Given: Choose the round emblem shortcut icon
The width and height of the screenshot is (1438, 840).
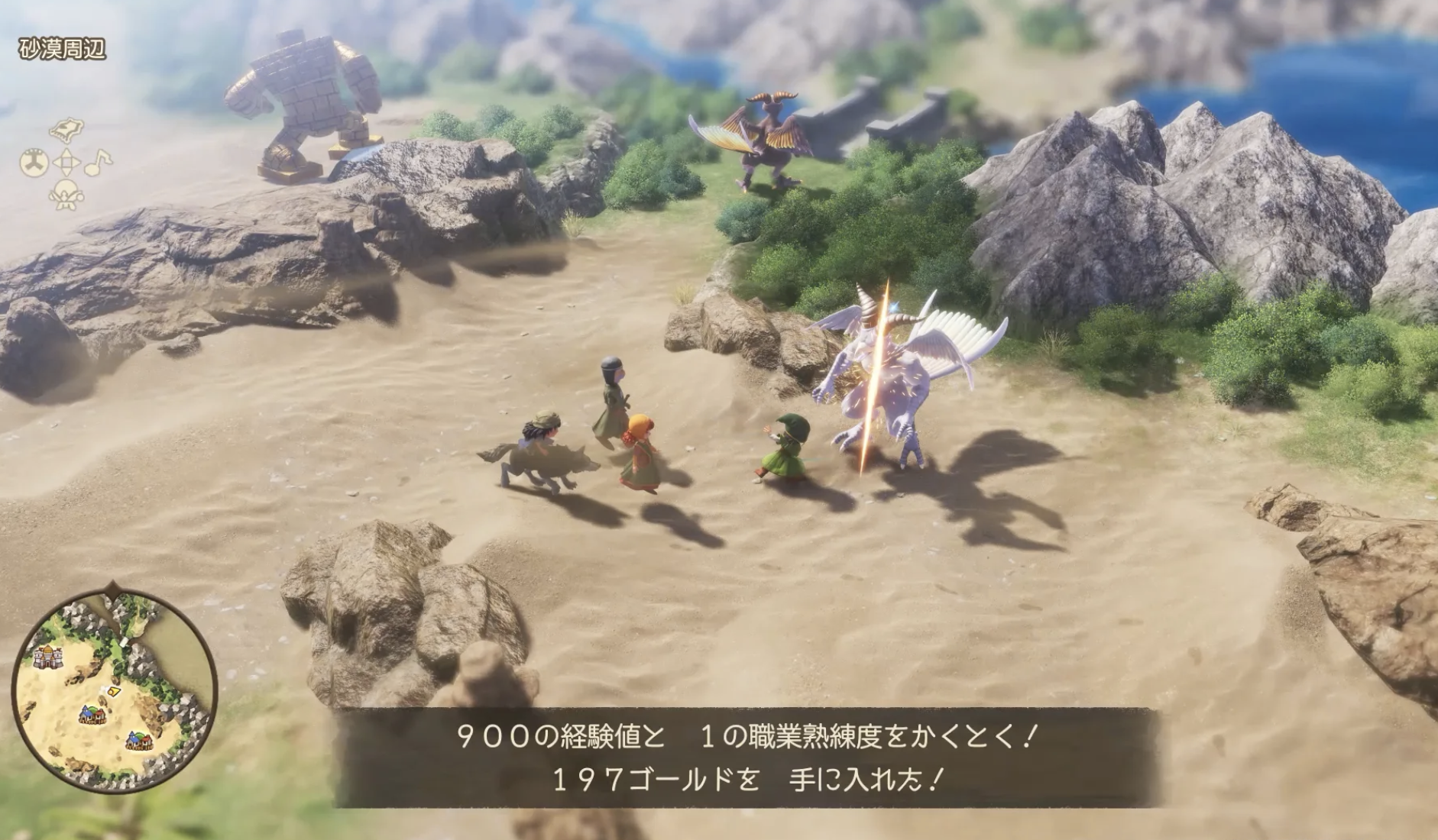Looking at the screenshot, I should point(34,162).
